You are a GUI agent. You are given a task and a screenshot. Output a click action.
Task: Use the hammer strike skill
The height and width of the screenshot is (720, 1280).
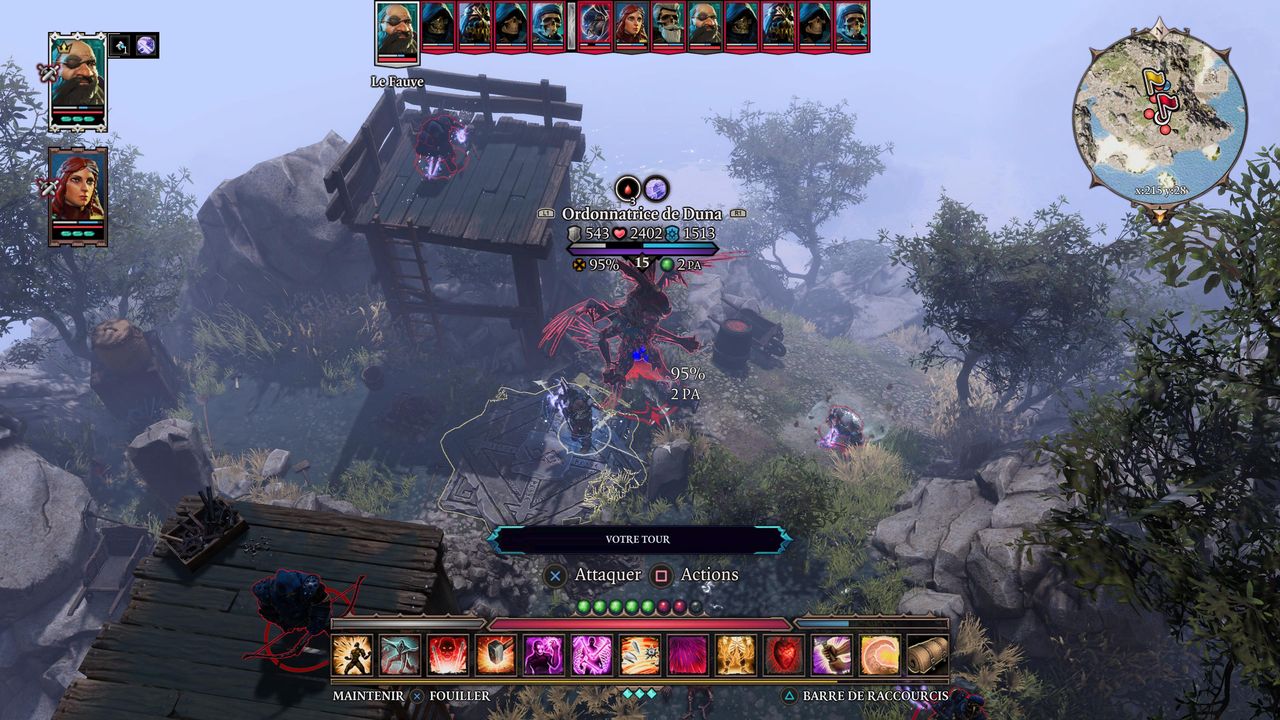click(x=496, y=654)
